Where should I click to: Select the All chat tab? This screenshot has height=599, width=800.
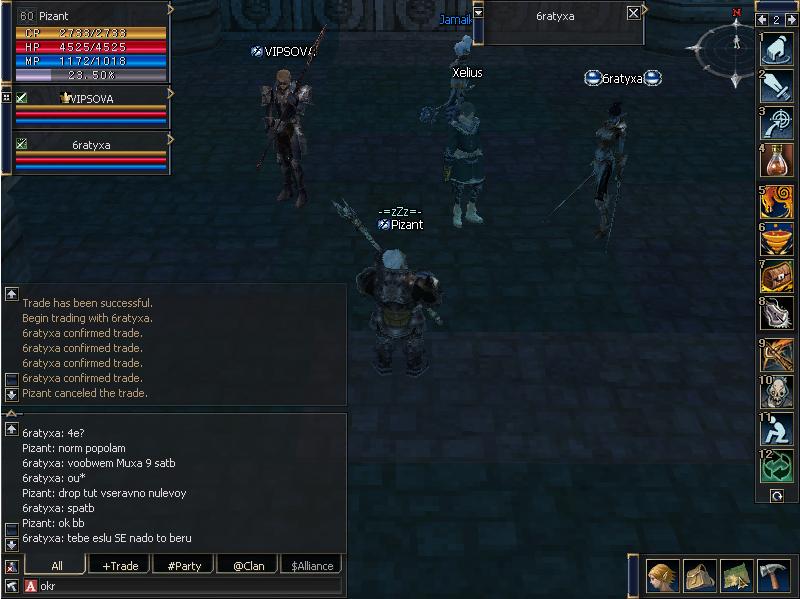pyautogui.click(x=57, y=566)
